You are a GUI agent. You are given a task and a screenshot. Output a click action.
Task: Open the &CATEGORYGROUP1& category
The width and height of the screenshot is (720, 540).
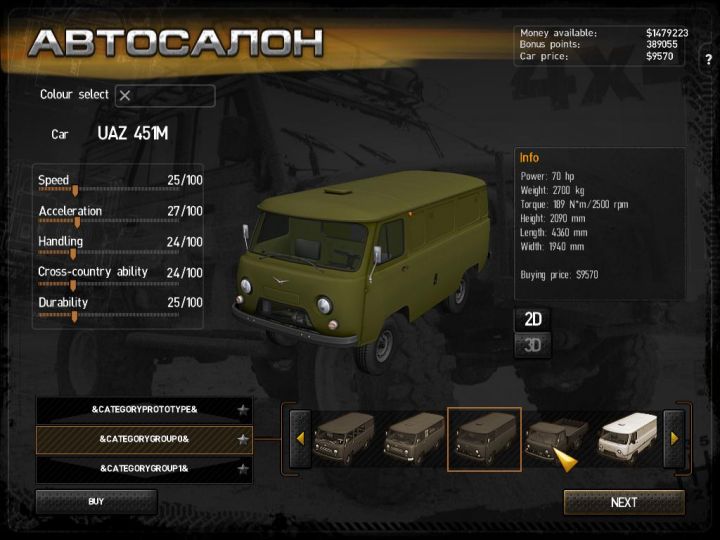pyautogui.click(x=144, y=468)
